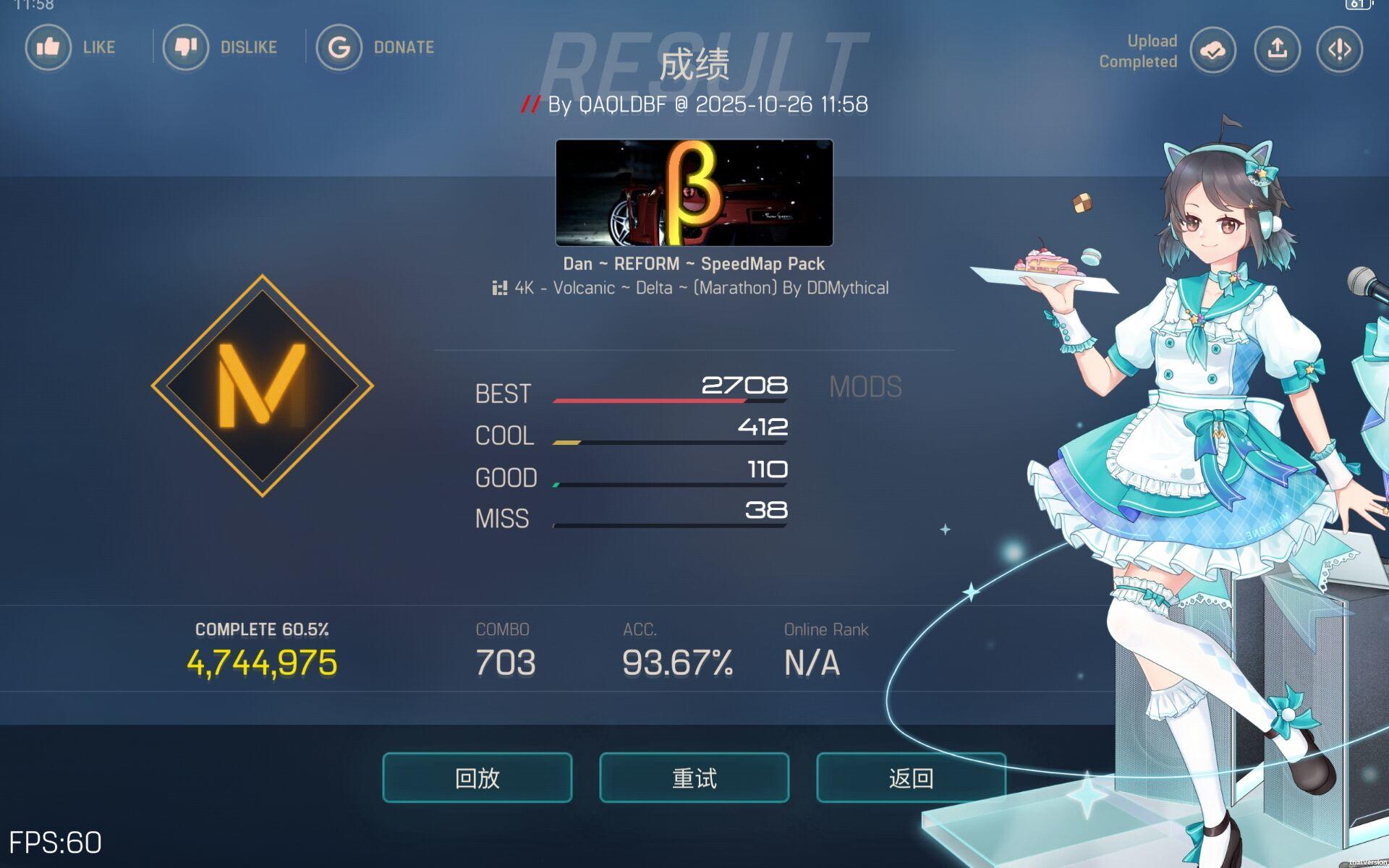The image size is (1389, 868).
Task: Select the export score icon
Action: coord(1276,49)
